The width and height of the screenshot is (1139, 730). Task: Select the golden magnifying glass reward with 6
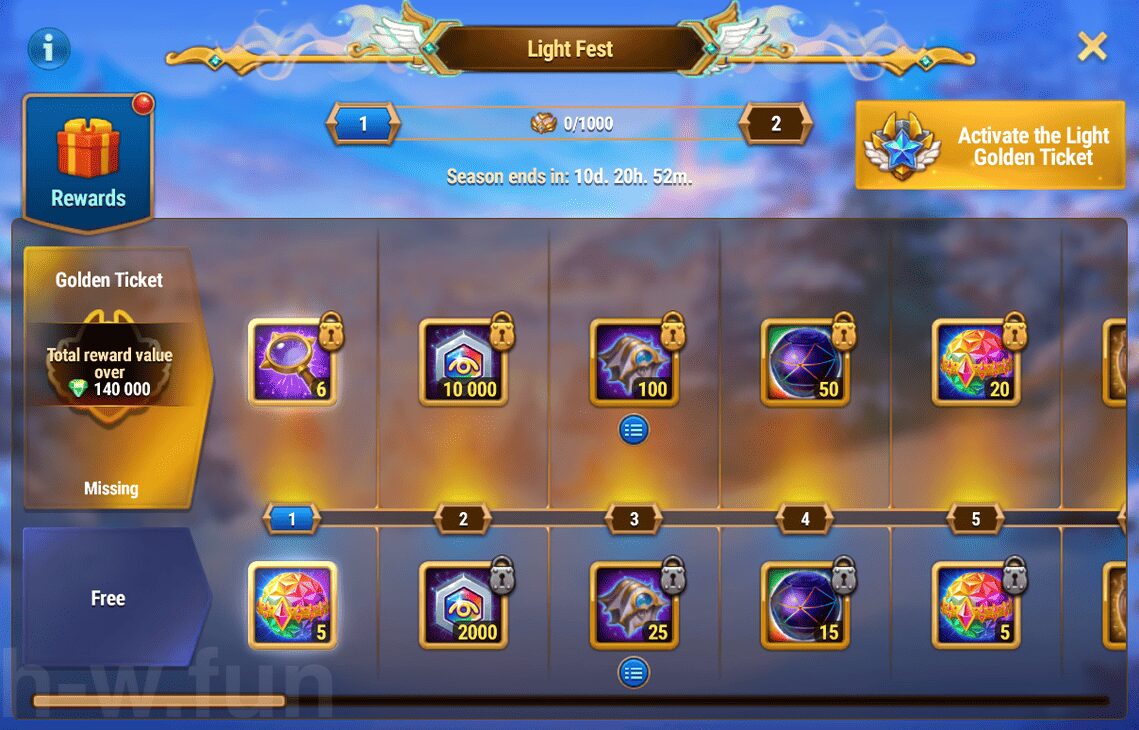(292, 362)
